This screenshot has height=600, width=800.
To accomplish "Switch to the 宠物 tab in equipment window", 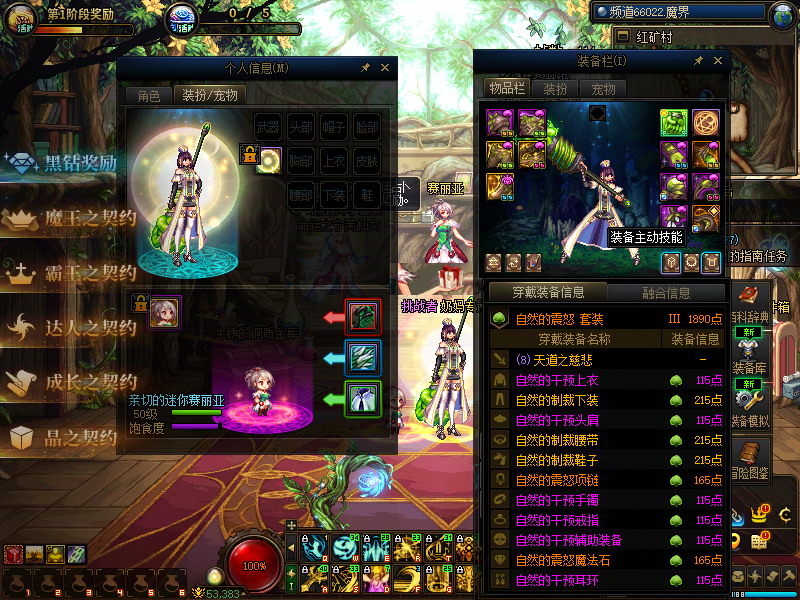I will coord(604,88).
